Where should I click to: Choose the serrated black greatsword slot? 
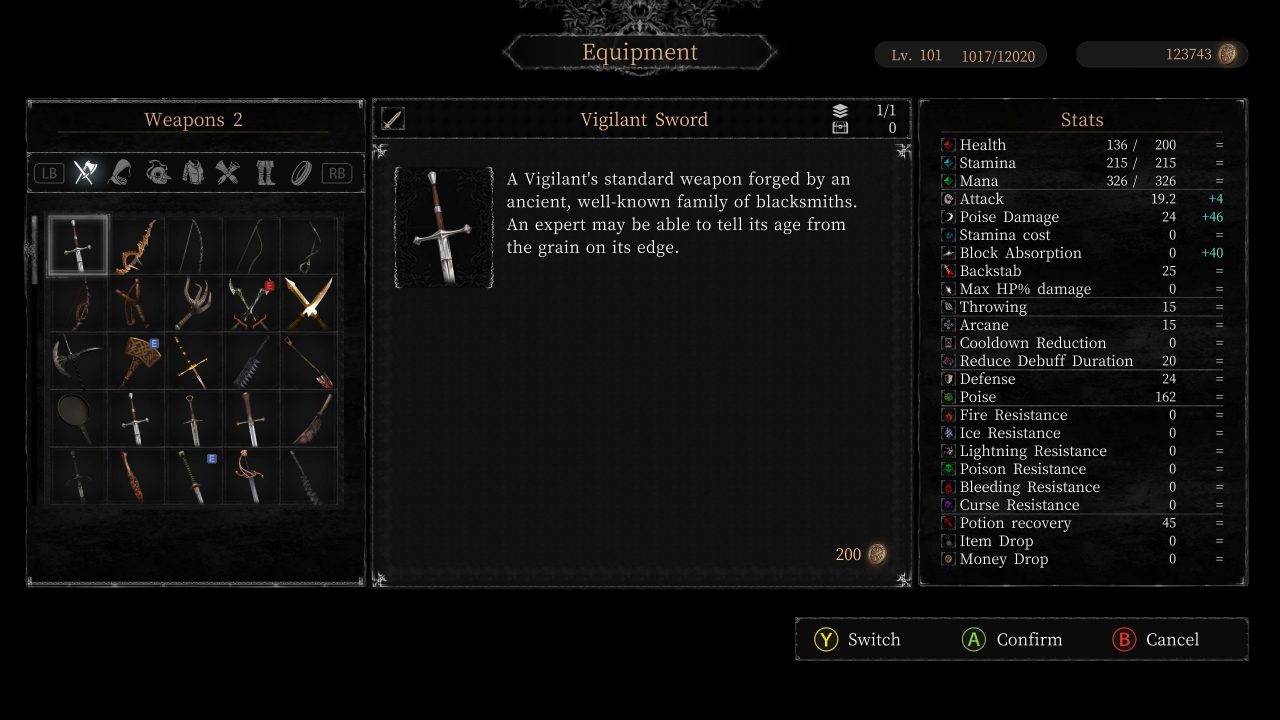[x=252, y=361]
